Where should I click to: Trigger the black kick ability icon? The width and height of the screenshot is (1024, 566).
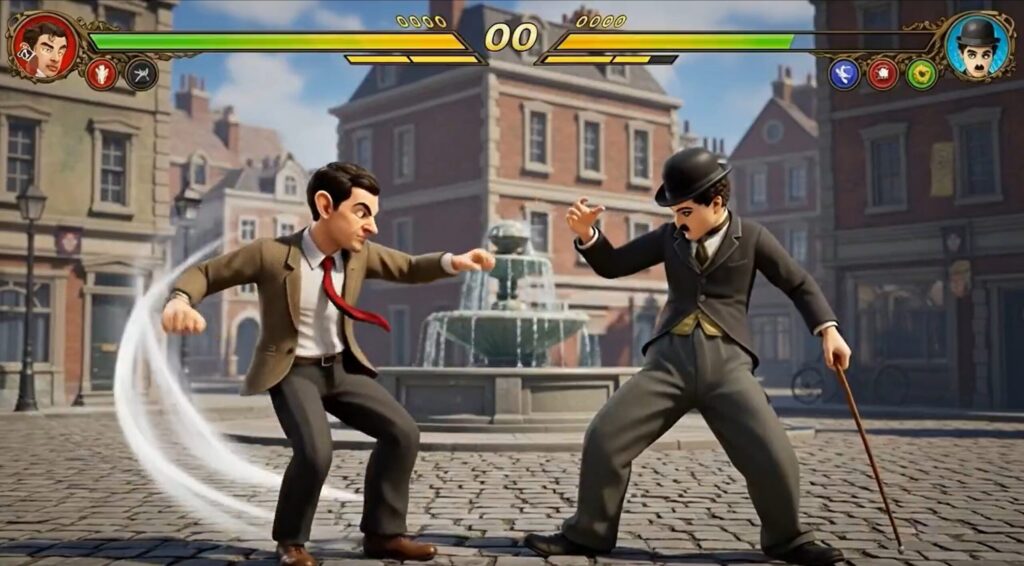tap(141, 74)
